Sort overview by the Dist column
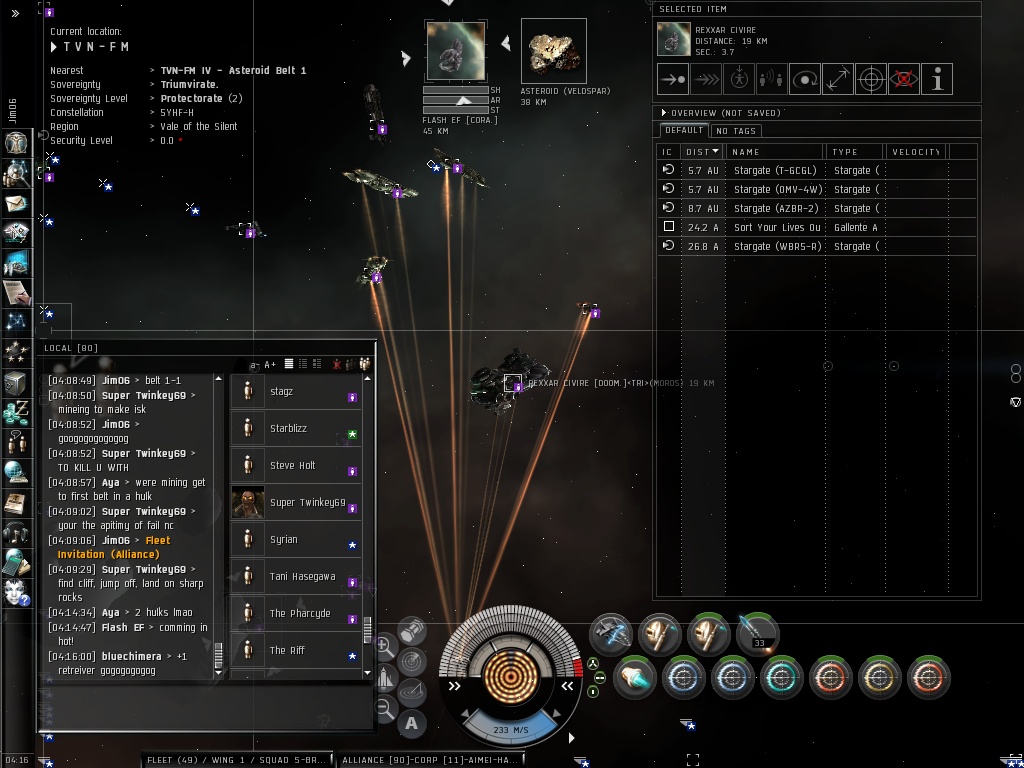Image resolution: width=1024 pixels, height=768 pixels. coord(702,152)
